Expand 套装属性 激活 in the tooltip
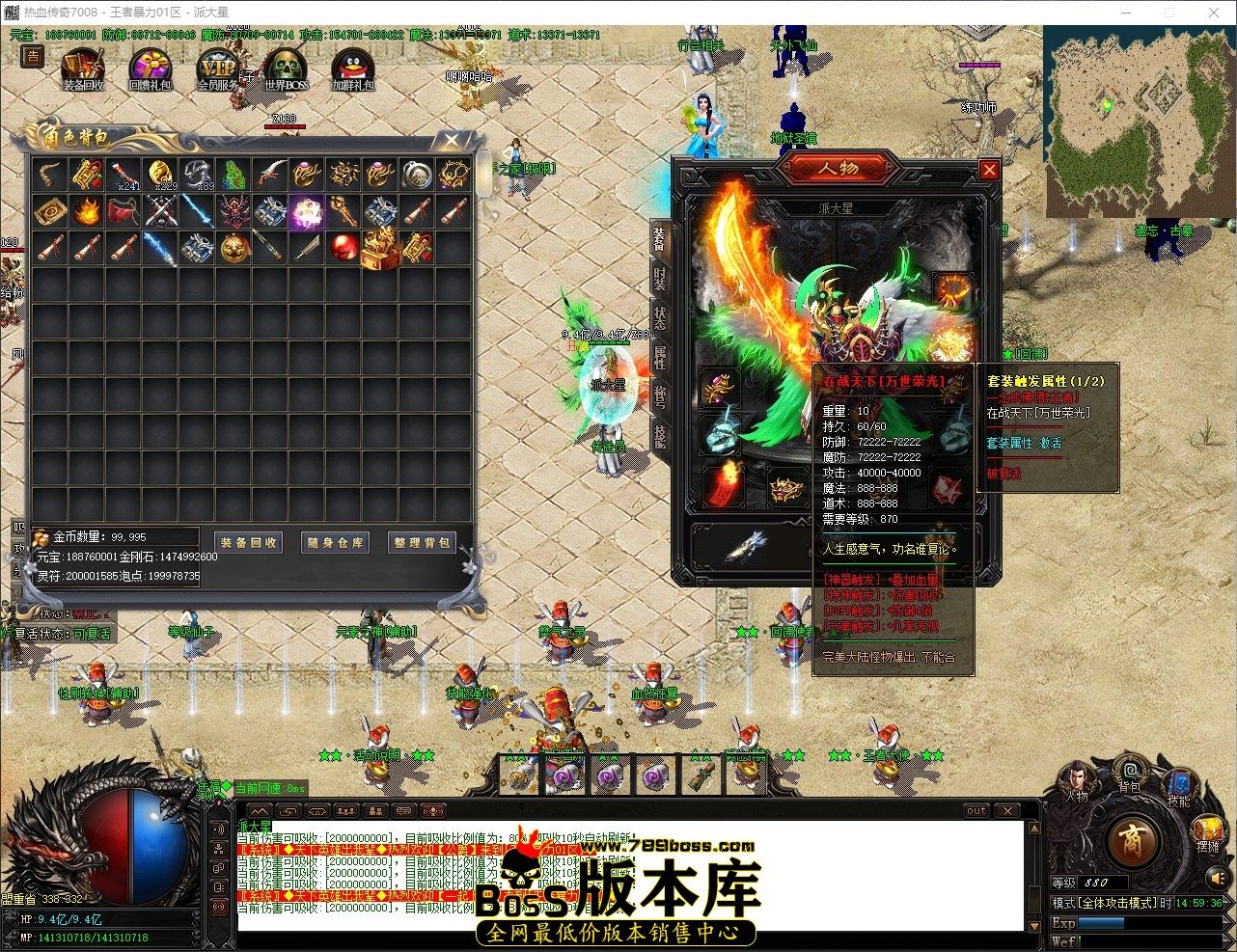 pyautogui.click(x=1024, y=443)
